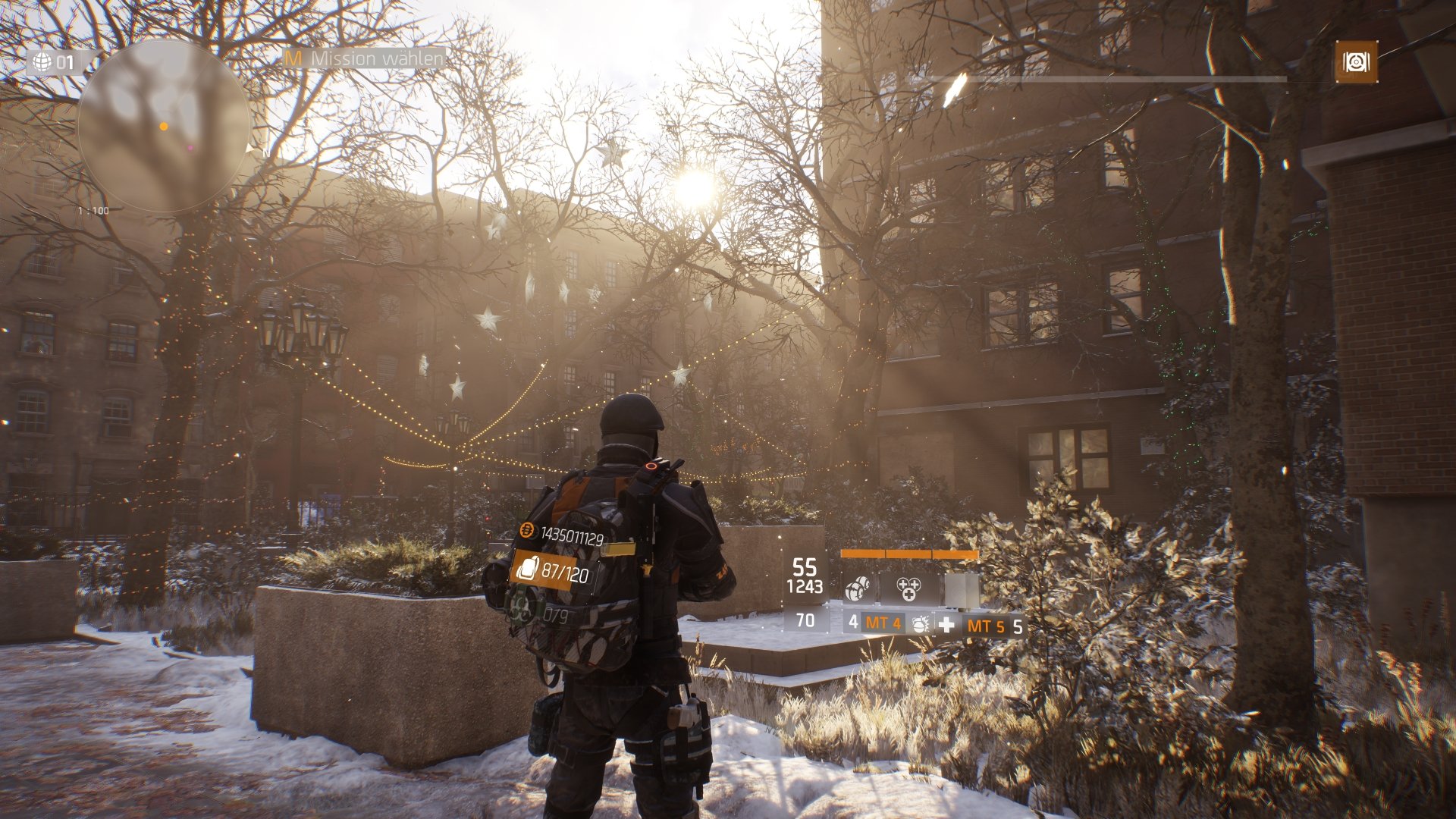Click the credit total 1435011129
1456x819 pixels.
click(x=573, y=535)
